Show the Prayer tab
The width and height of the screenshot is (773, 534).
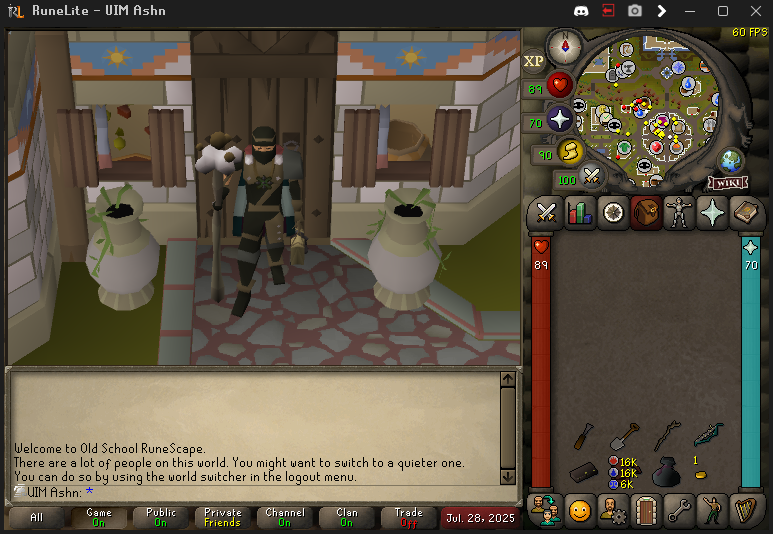(x=712, y=212)
